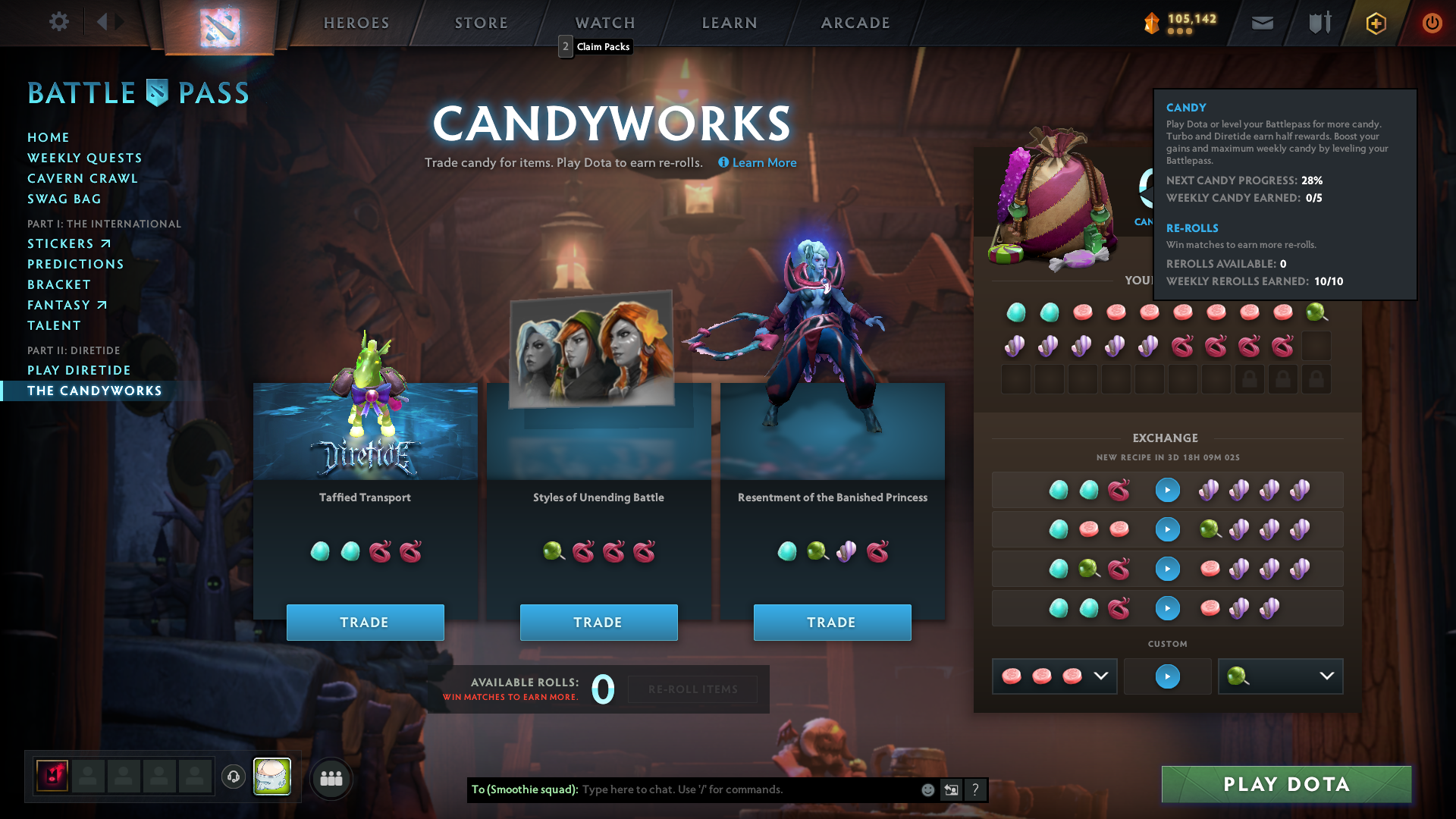This screenshot has width=1456, height=819.
Task: Open the settings gear icon
Action: point(59,22)
